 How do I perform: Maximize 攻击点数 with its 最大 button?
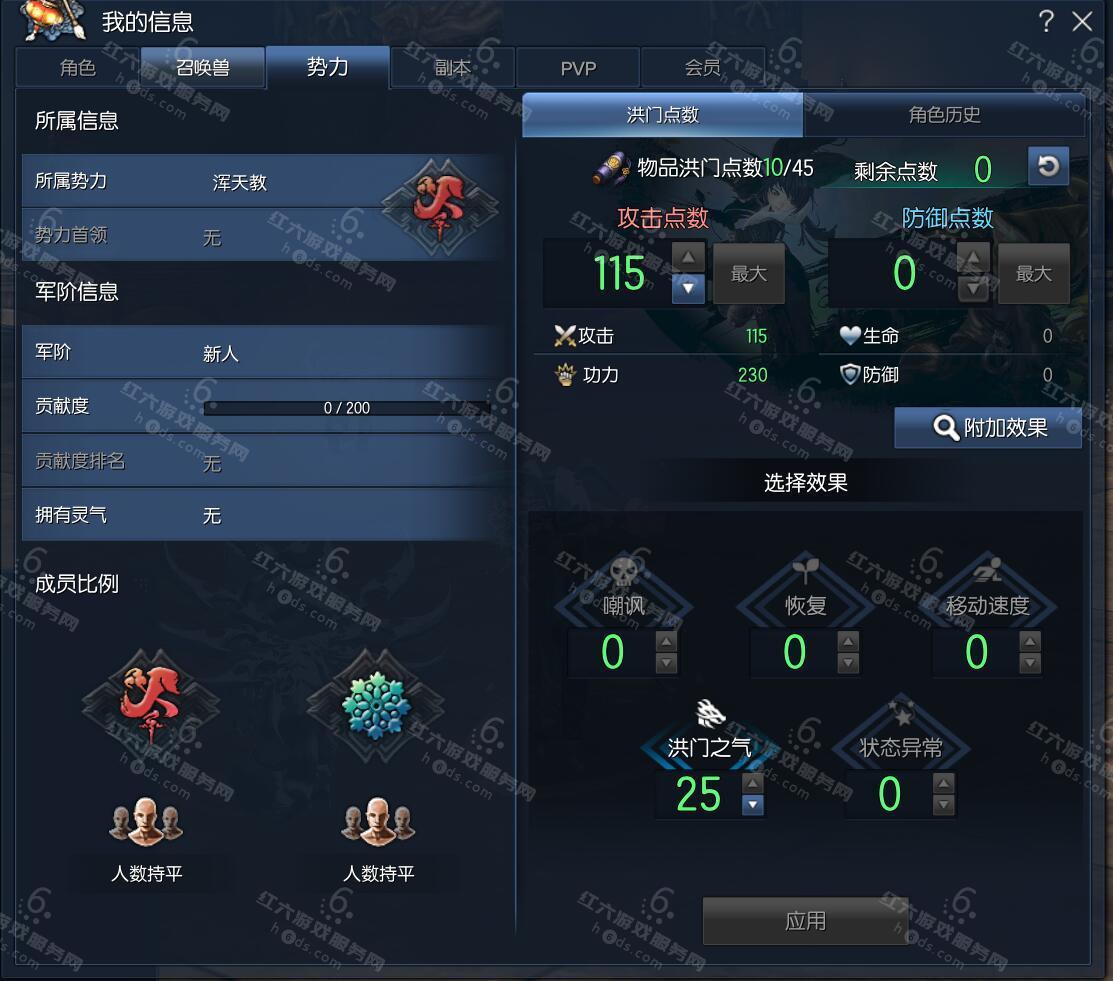pos(748,273)
